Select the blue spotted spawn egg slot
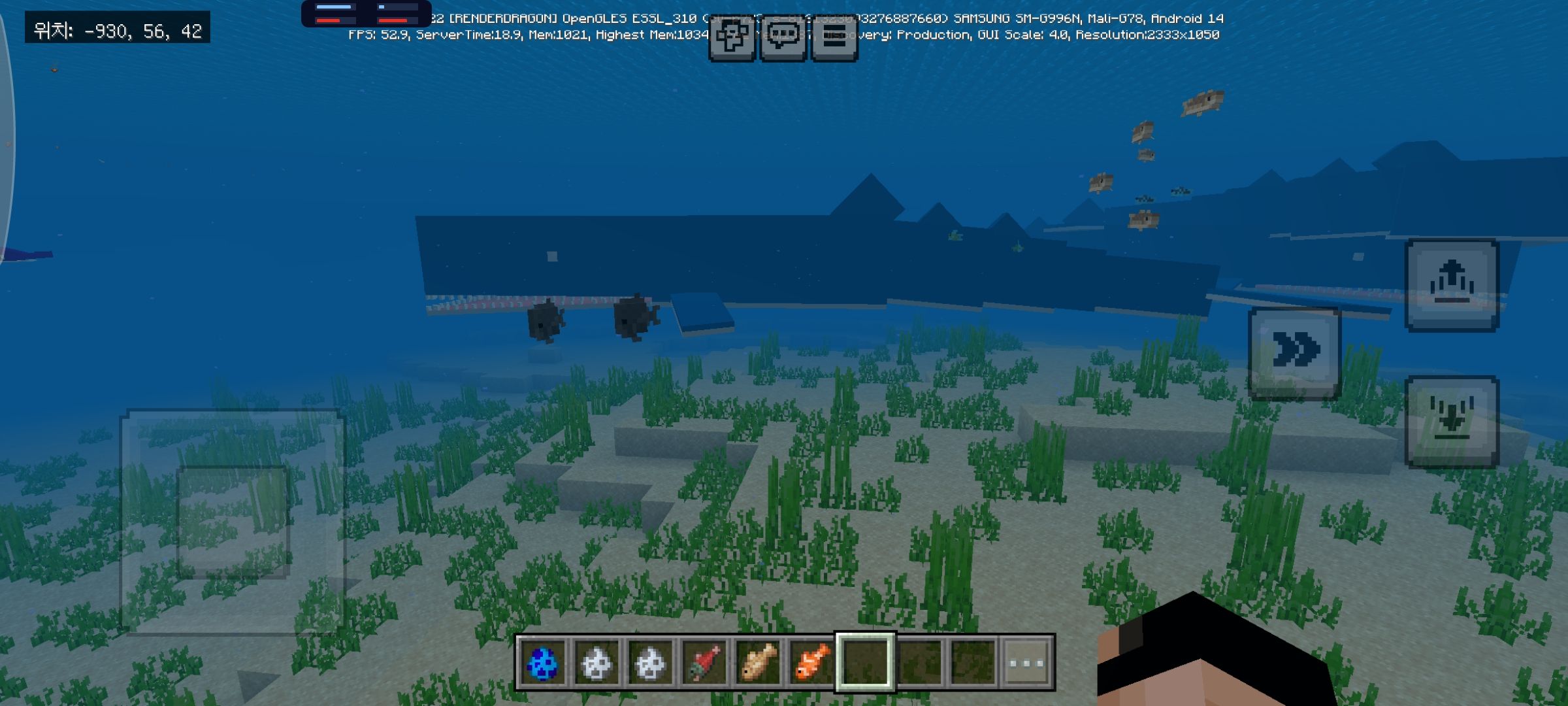 [542, 662]
